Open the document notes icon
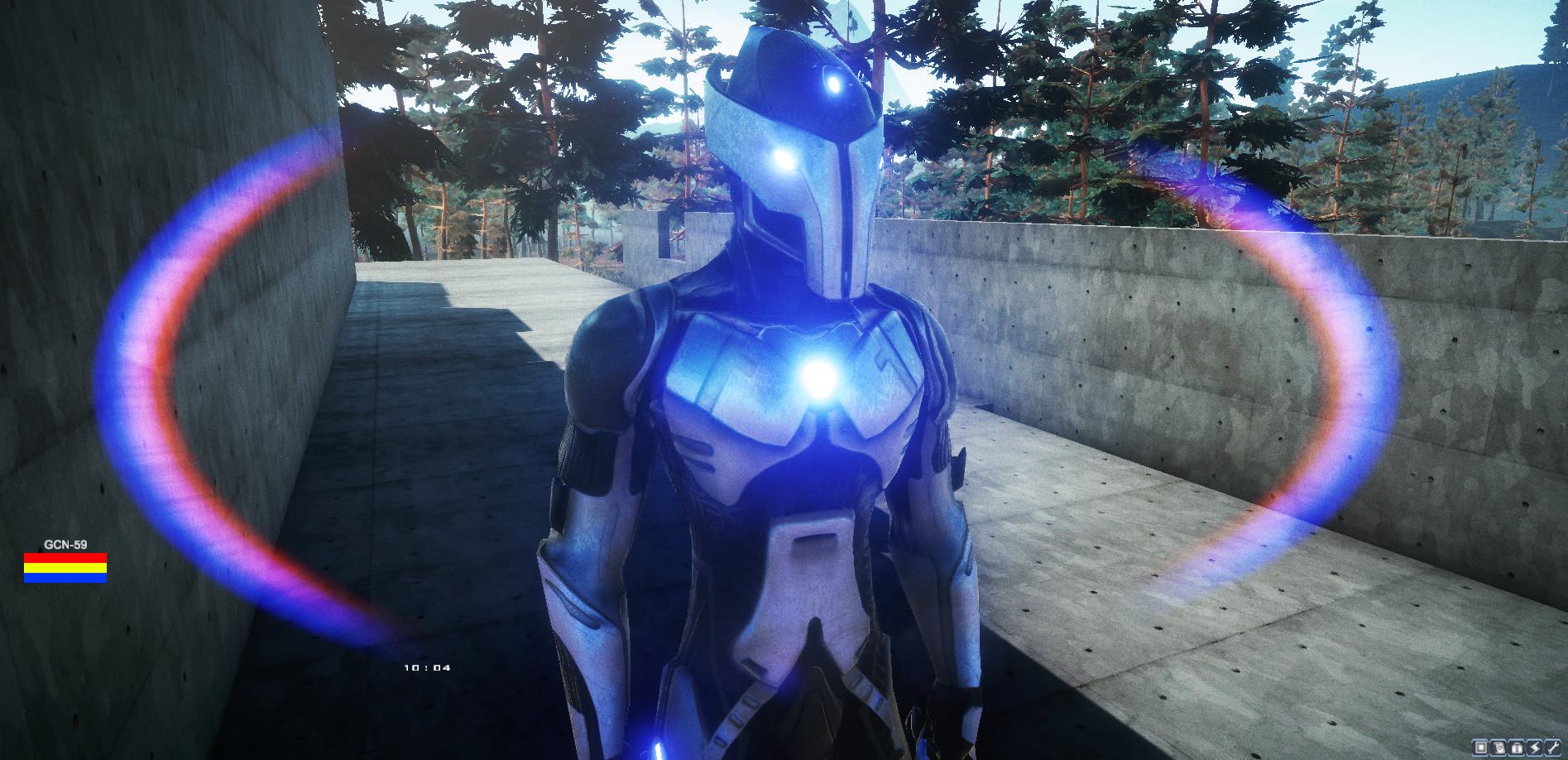This screenshot has width=1568, height=760. click(x=1498, y=748)
